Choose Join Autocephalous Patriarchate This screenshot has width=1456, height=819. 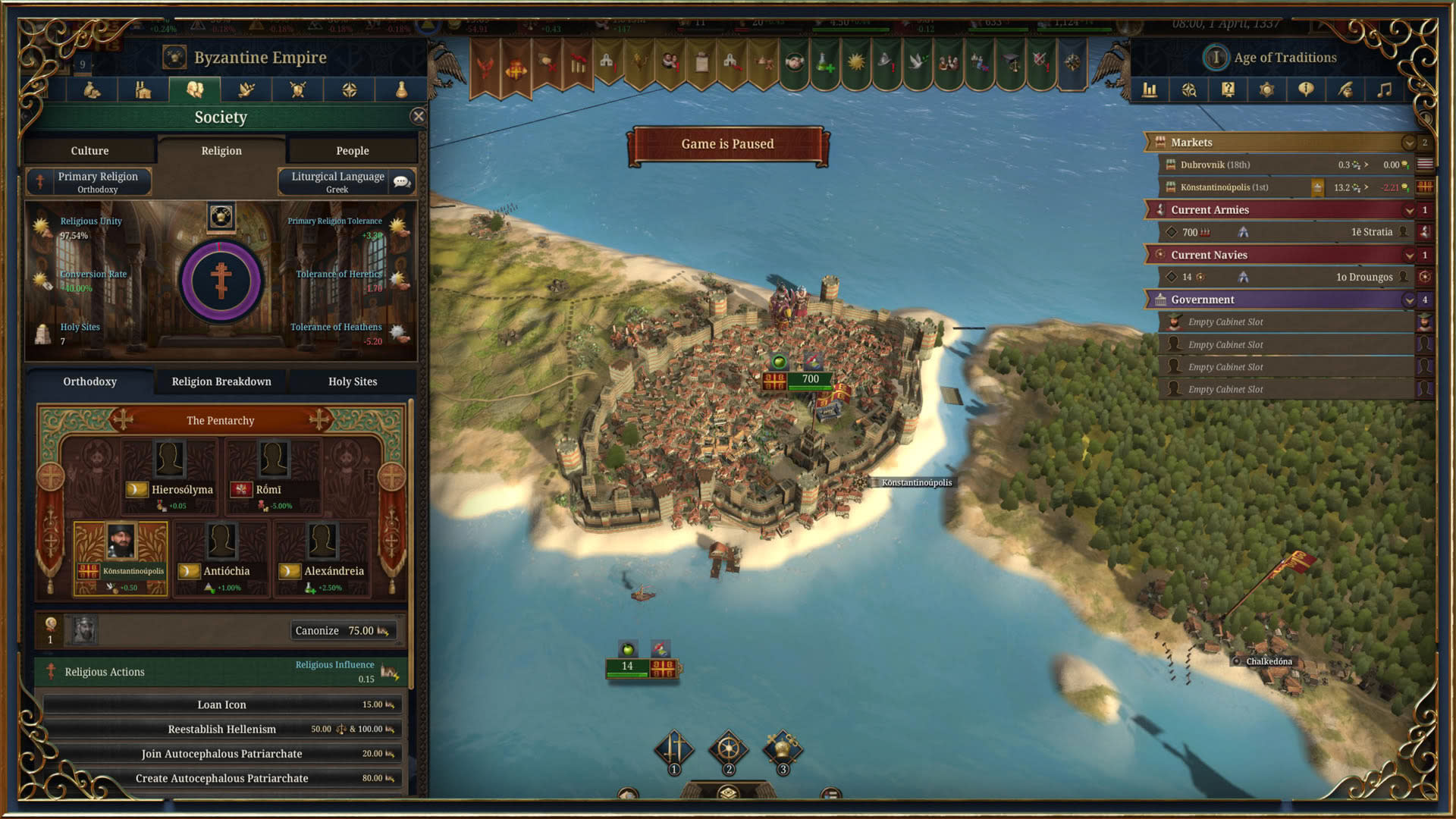(221, 754)
